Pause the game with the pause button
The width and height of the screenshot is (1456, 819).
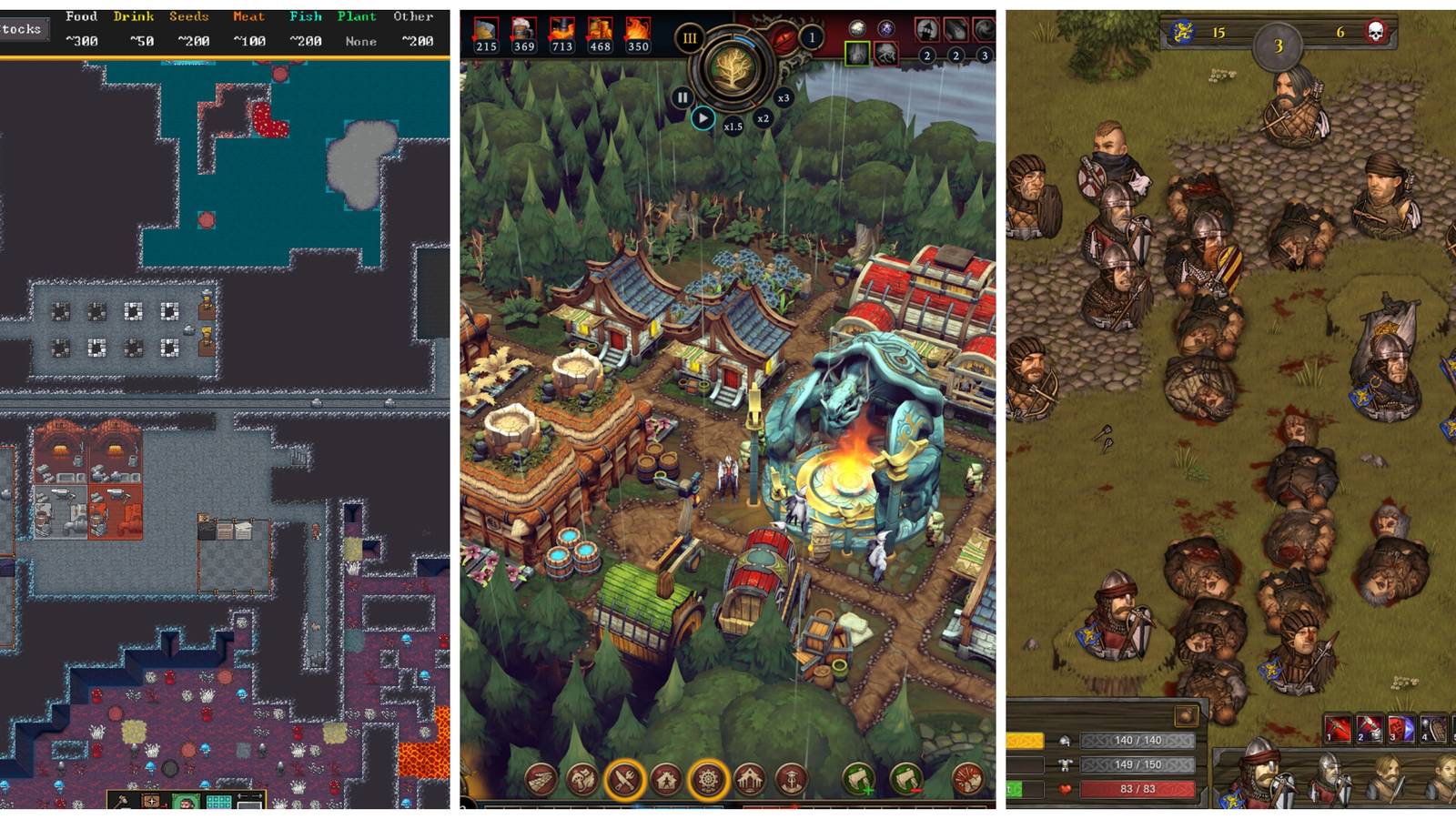coord(682,97)
